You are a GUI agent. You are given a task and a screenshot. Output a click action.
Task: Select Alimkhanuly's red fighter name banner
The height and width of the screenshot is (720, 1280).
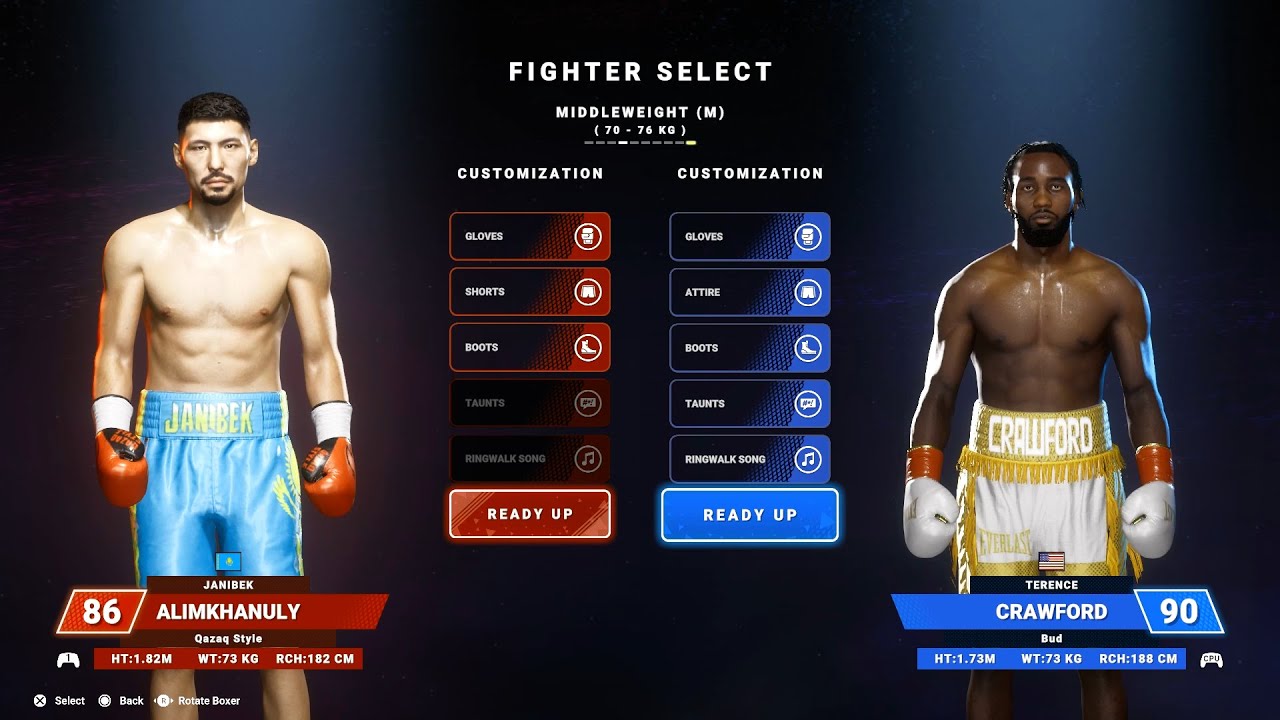pyautogui.click(x=228, y=611)
